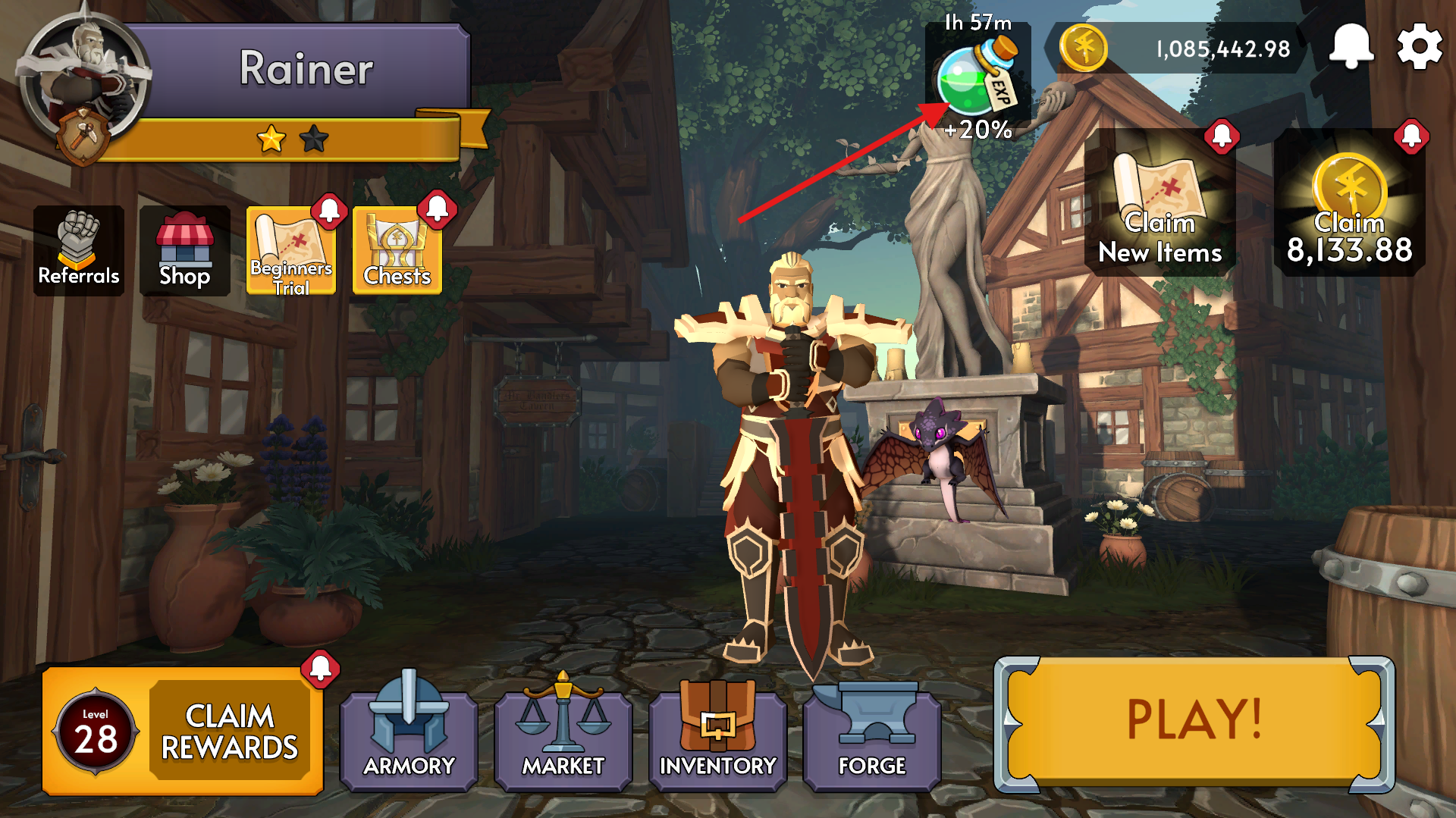Open the Armory menu
The width and height of the screenshot is (1456, 818).
pos(409,737)
